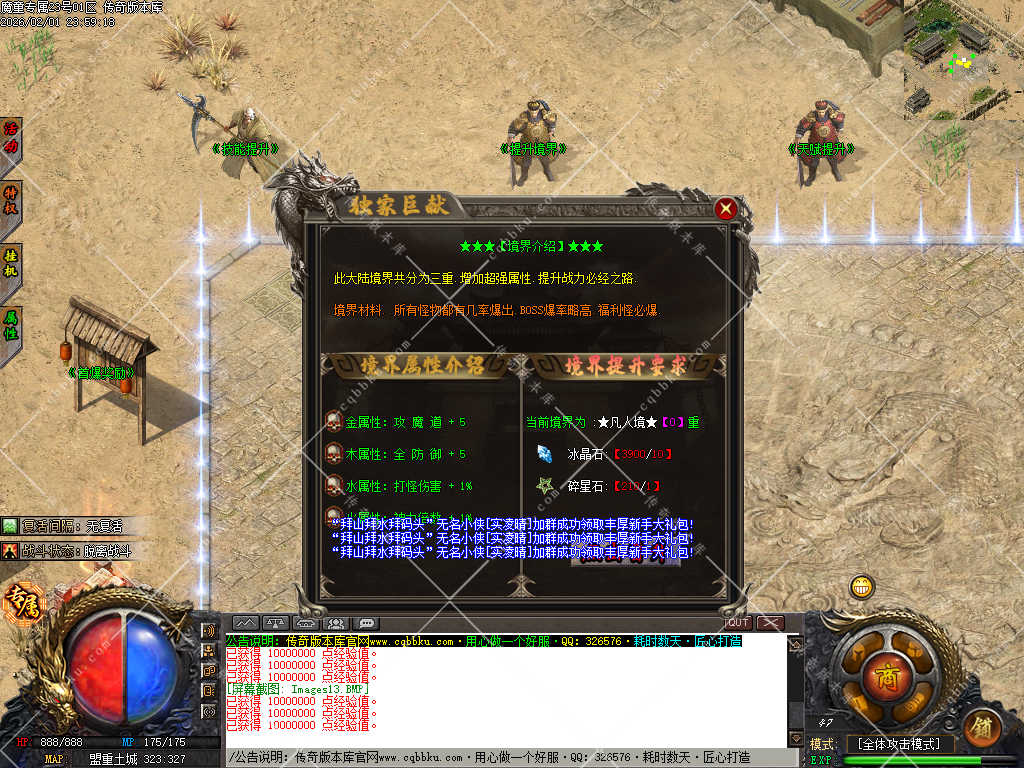Open the speech bubble chat icon
This screenshot has height=768, width=1024.
pyautogui.click(x=366, y=624)
